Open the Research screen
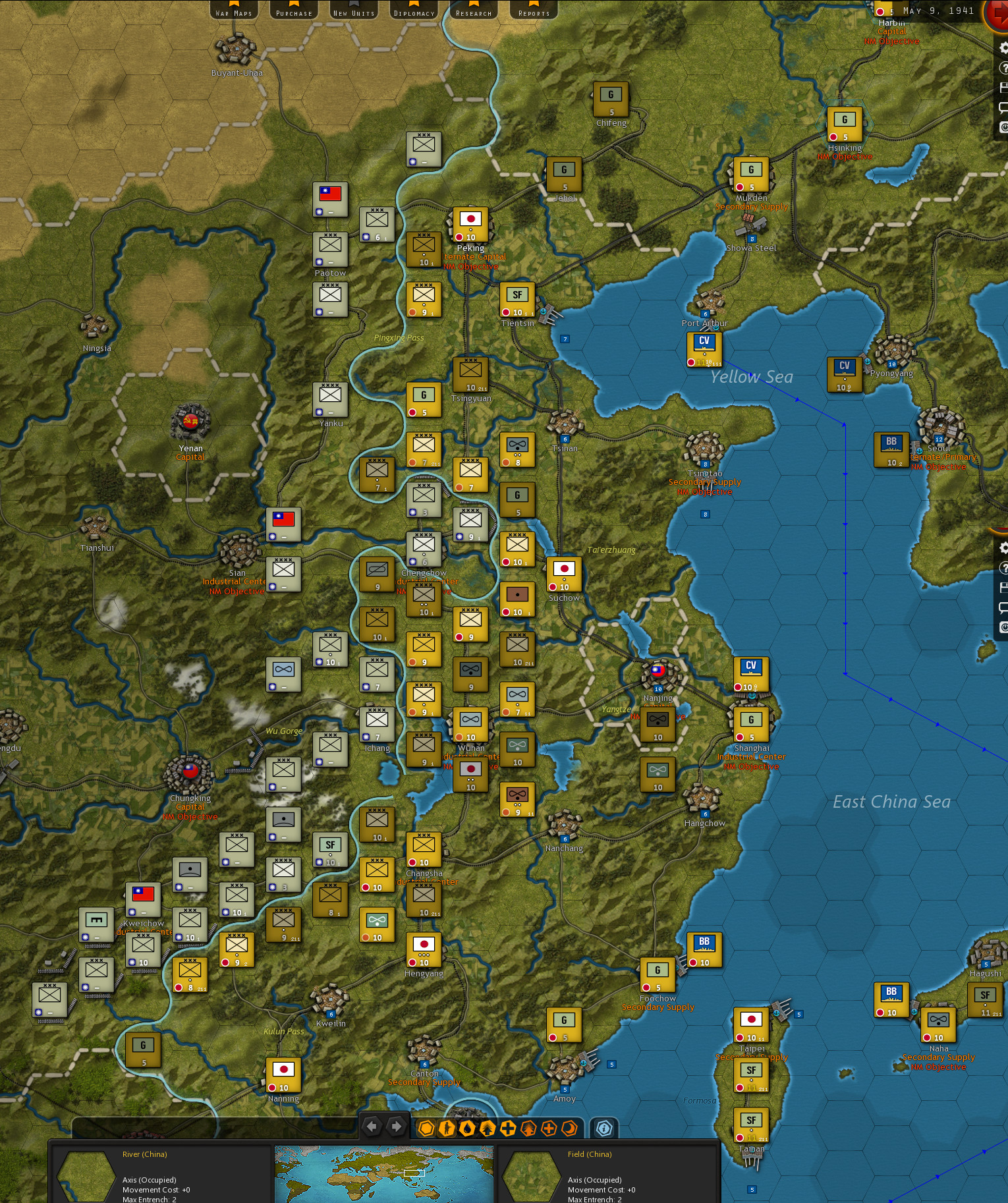Screen dimensions: 1008x1203 tap(472, 11)
